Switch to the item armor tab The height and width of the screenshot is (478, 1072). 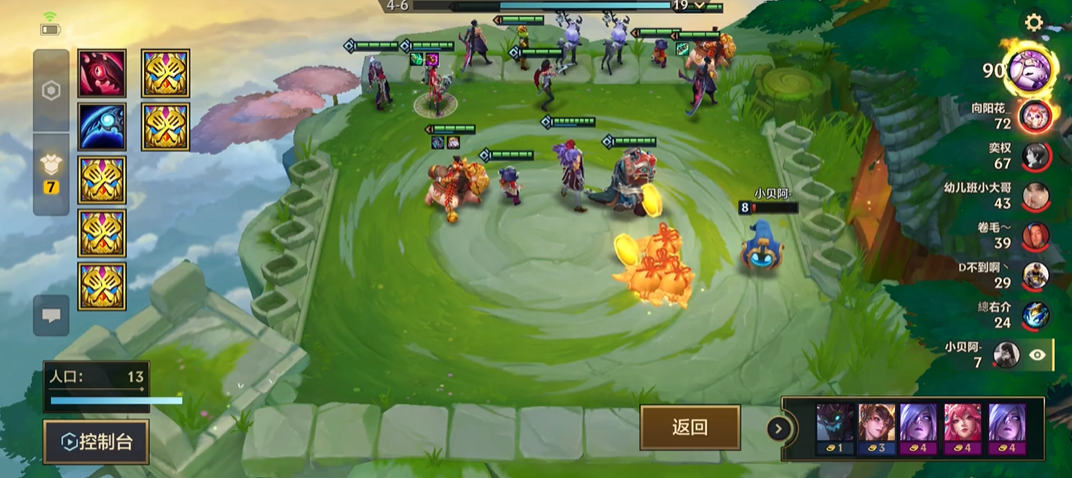(x=51, y=172)
